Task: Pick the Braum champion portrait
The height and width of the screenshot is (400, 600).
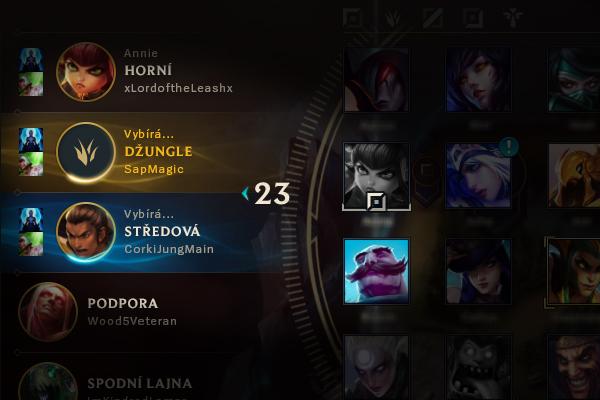Action: (375, 270)
